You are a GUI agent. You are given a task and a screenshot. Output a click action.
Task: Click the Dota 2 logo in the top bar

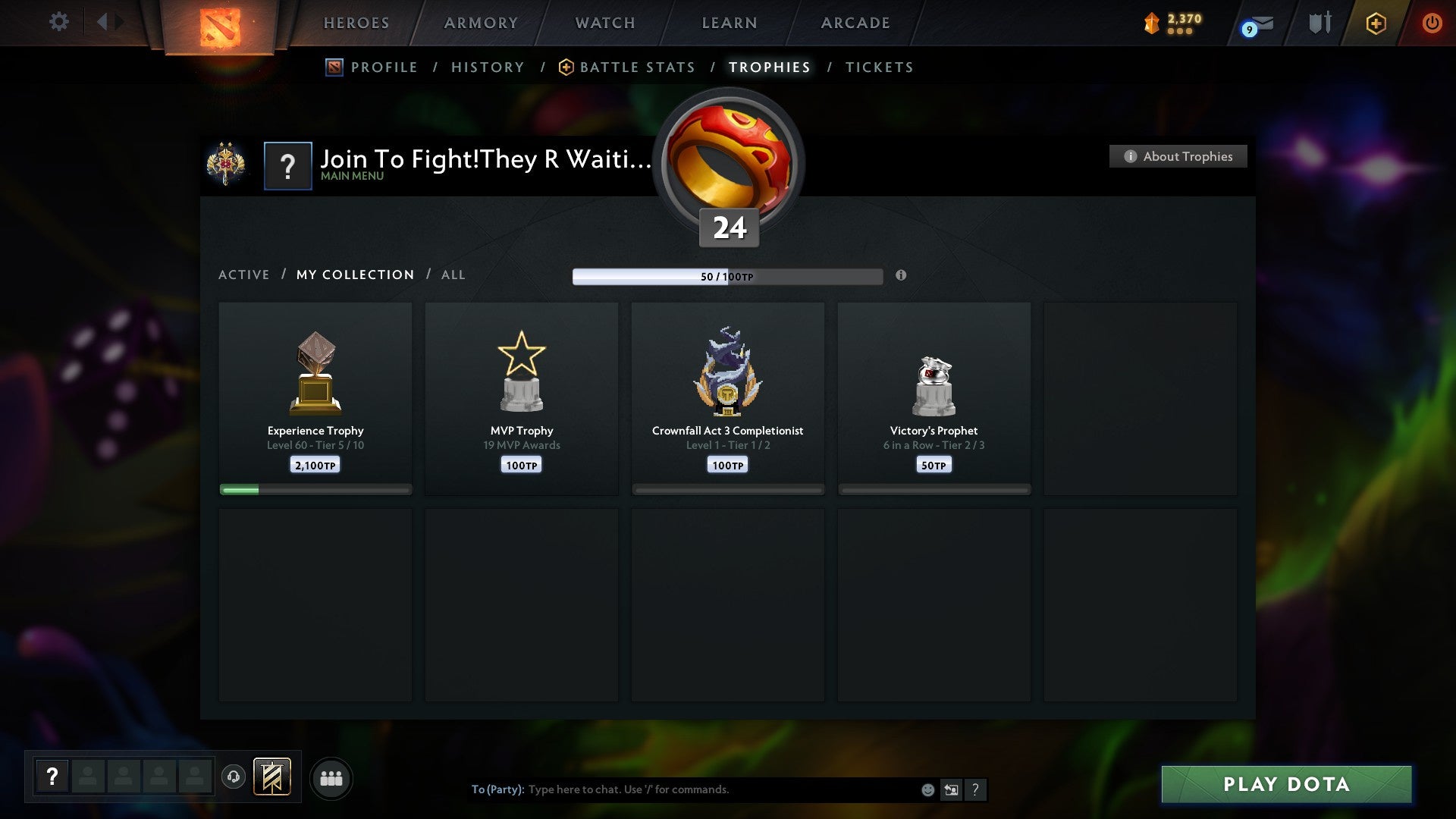coord(218,25)
